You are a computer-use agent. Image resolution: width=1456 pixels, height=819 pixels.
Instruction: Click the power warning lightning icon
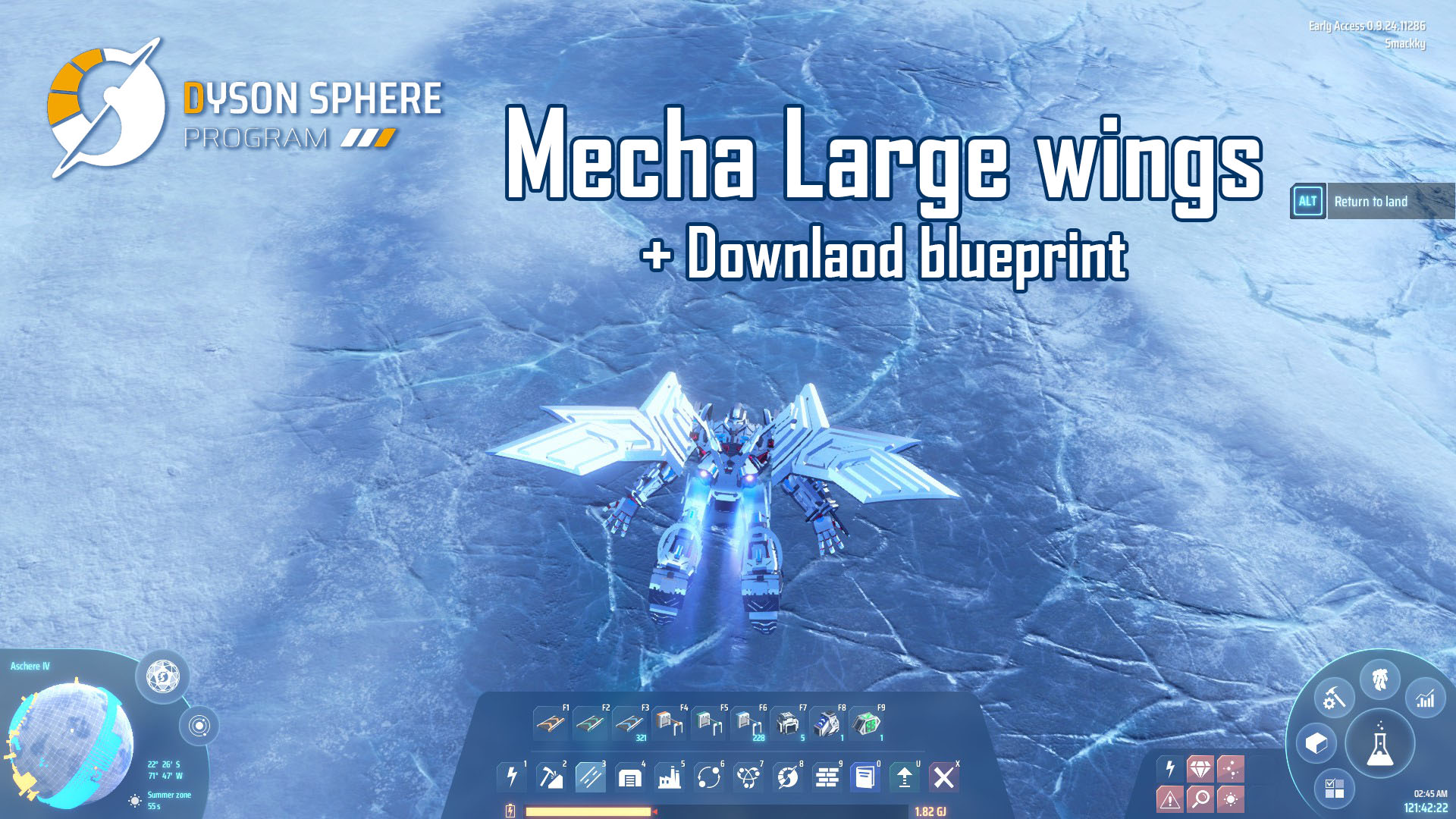[x=1170, y=768]
